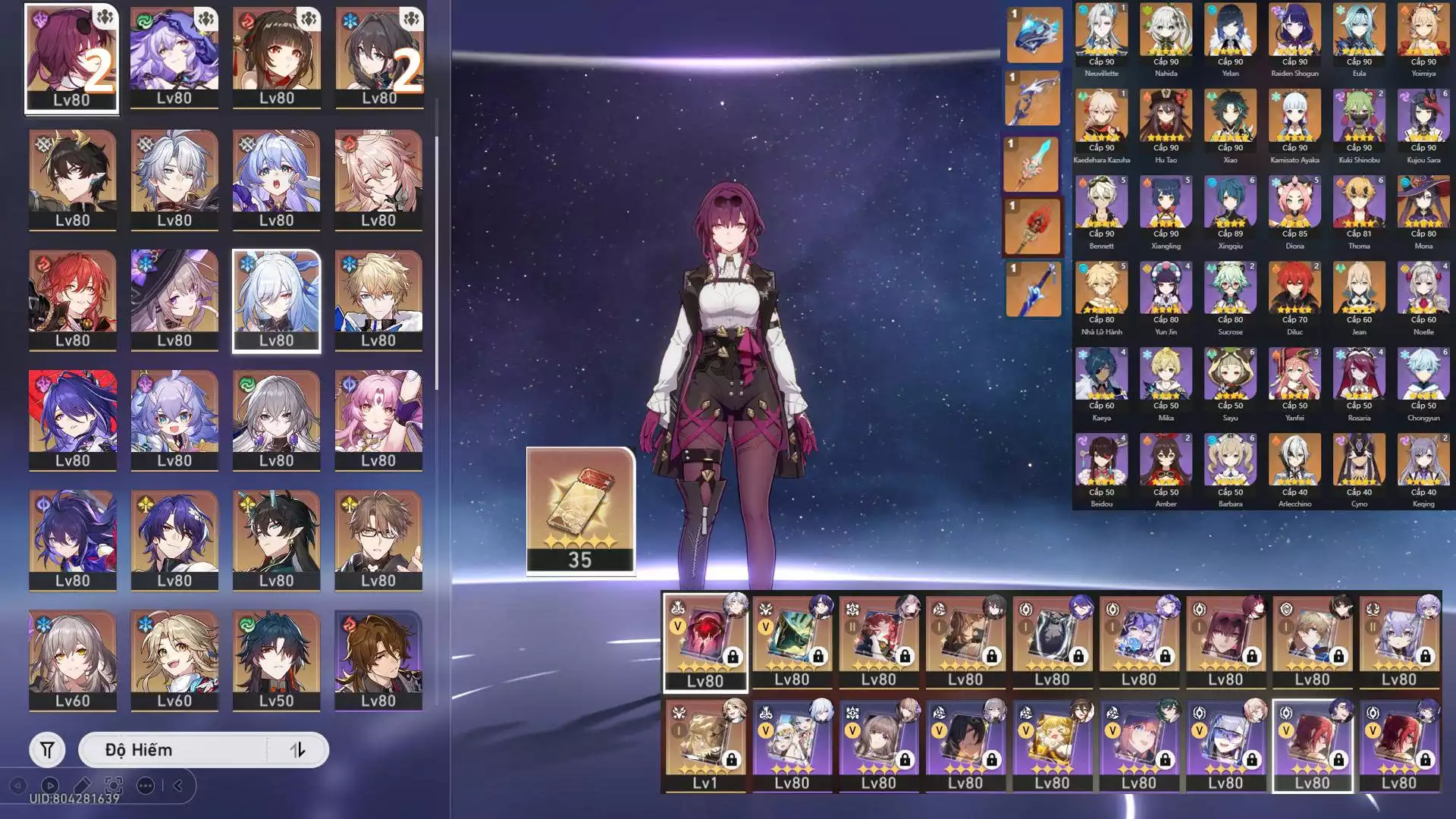The image size is (1456, 819).
Task: Select the Lv1 light cone card
Action: click(704, 745)
